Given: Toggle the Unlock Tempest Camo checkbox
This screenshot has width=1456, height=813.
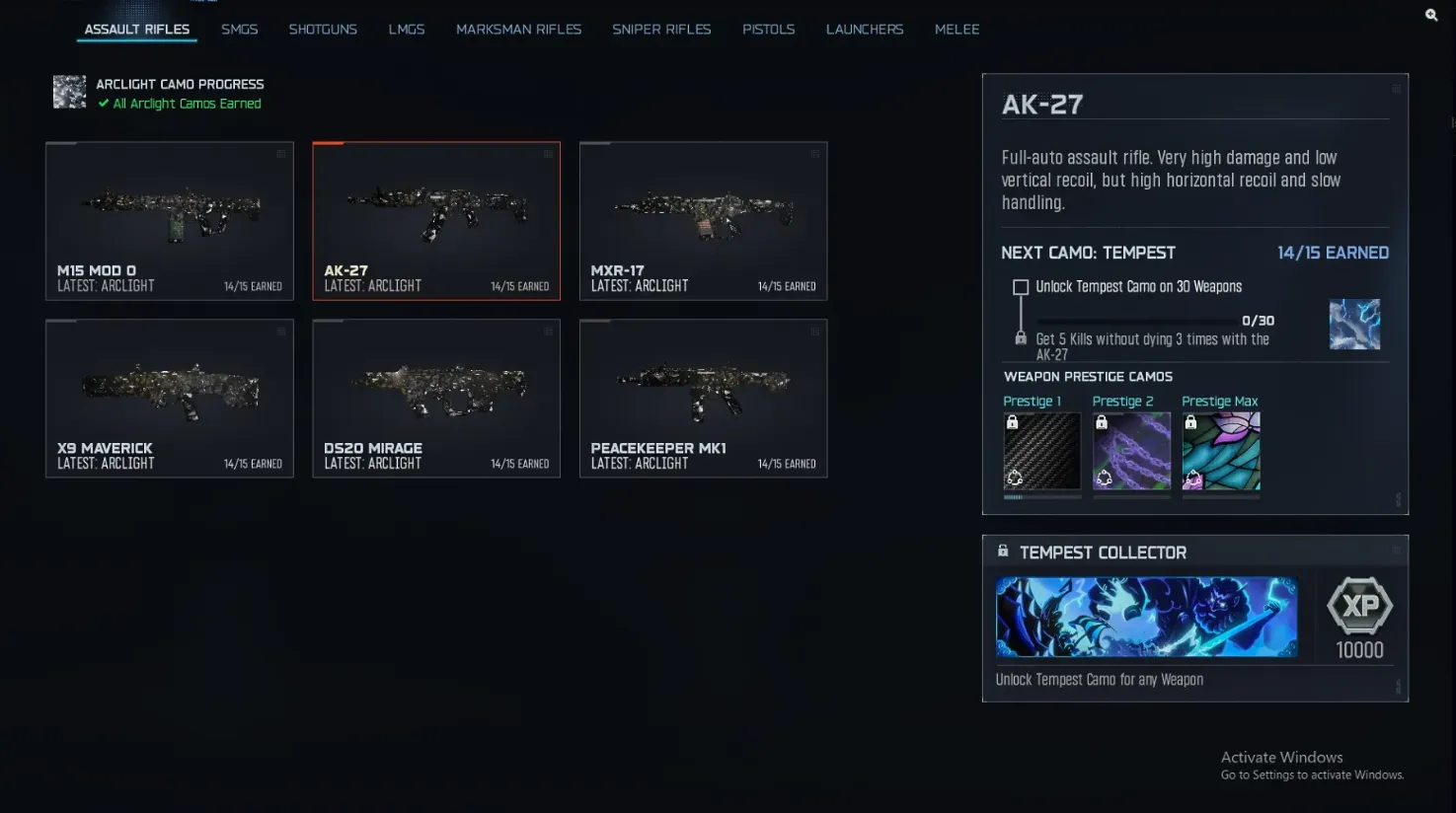Looking at the screenshot, I should tap(1021, 286).
